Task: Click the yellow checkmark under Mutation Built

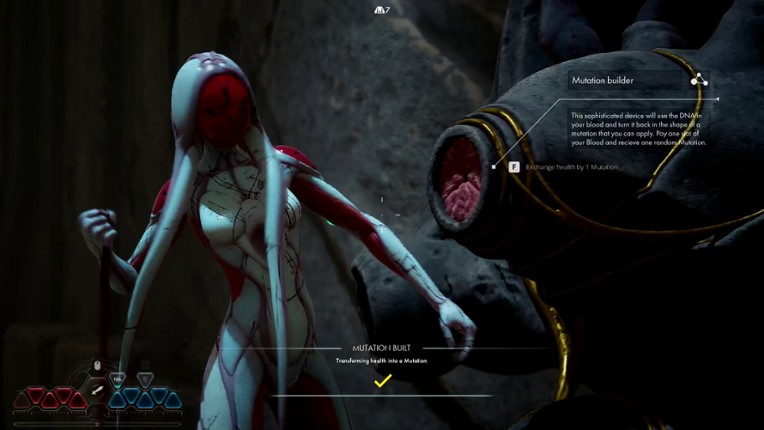Action: [381, 380]
